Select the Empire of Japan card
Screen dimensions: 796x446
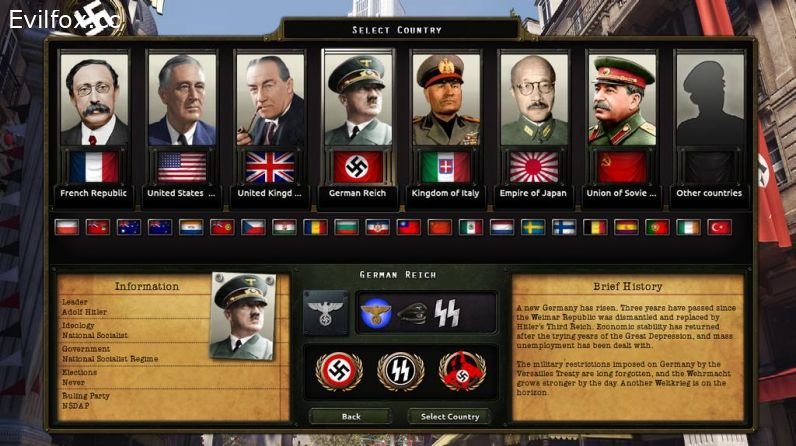pyautogui.click(x=534, y=100)
